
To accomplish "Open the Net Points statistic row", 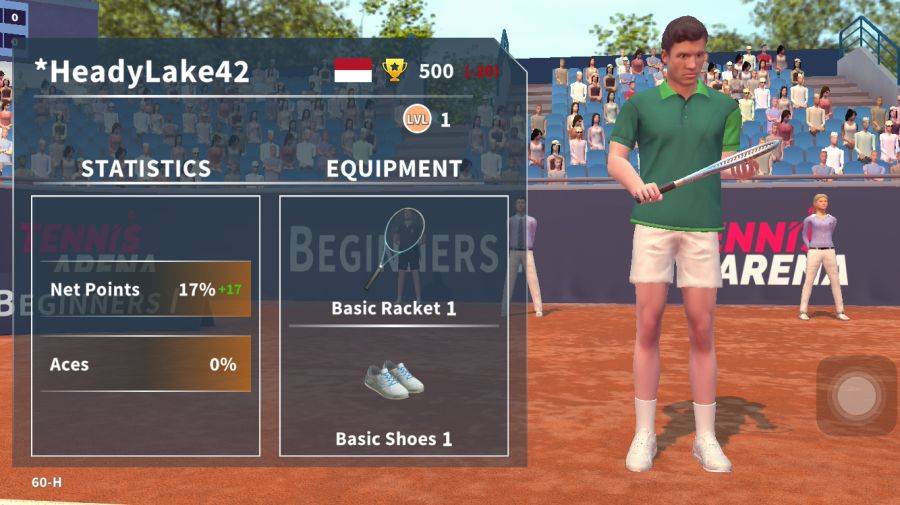I will click(146, 290).
